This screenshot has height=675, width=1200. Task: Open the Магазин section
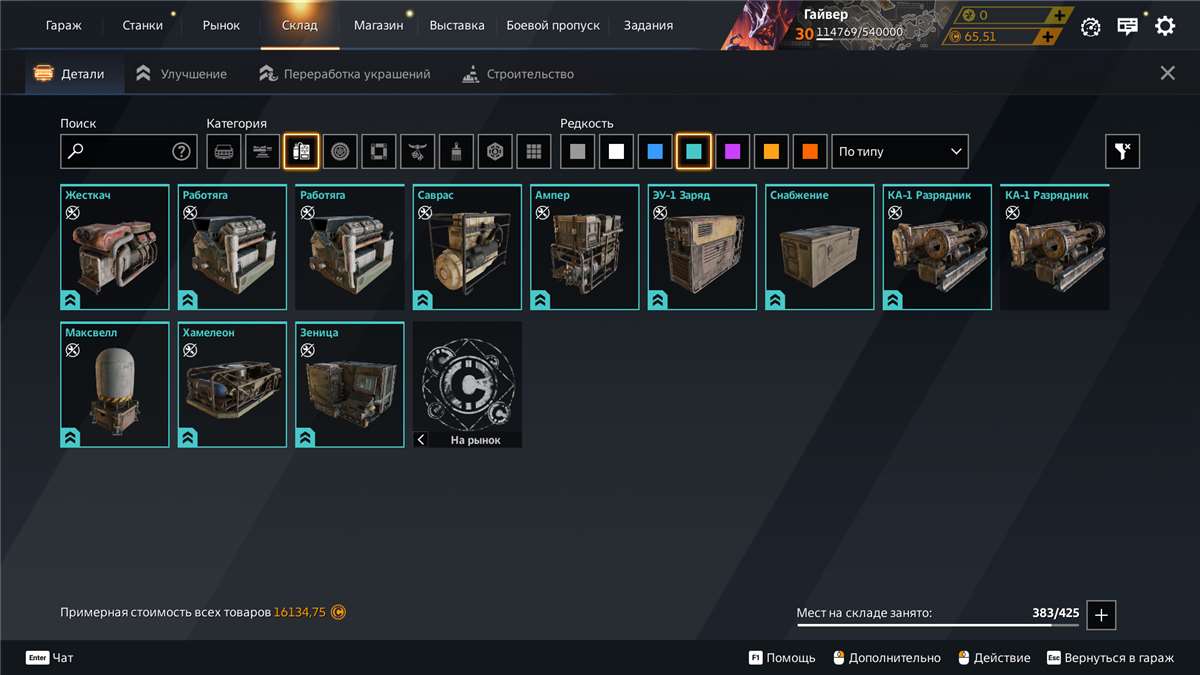point(378,26)
